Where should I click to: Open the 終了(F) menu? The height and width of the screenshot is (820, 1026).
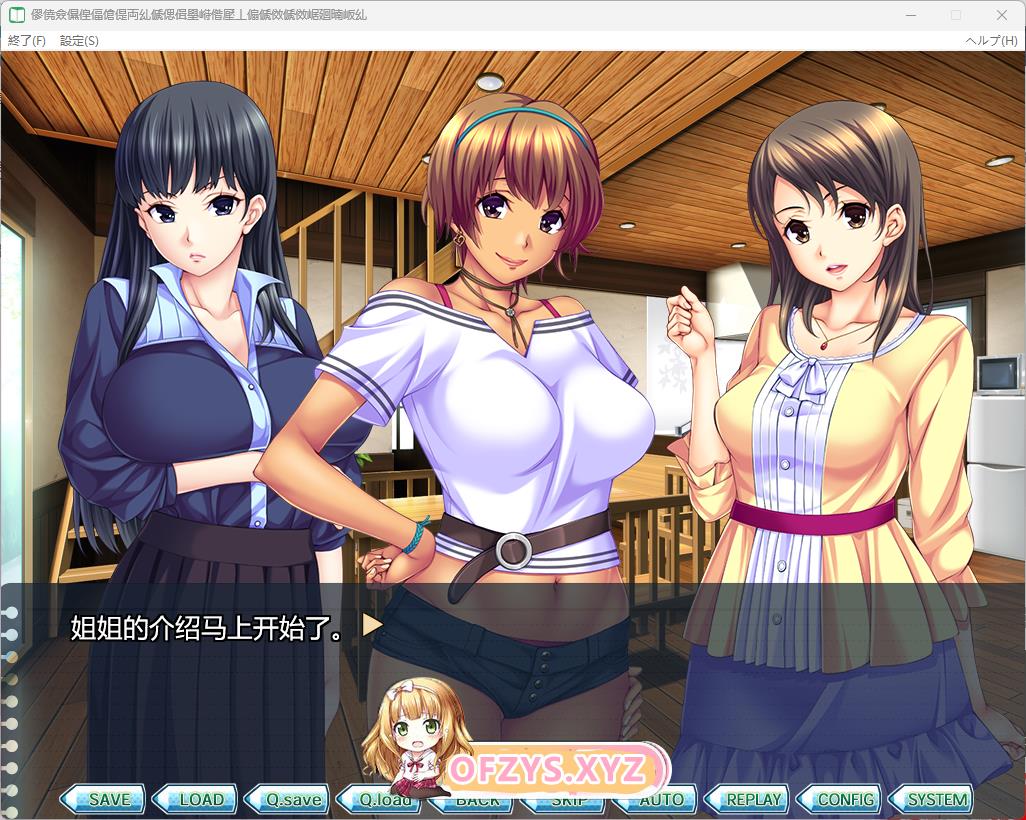pyautogui.click(x=27, y=41)
